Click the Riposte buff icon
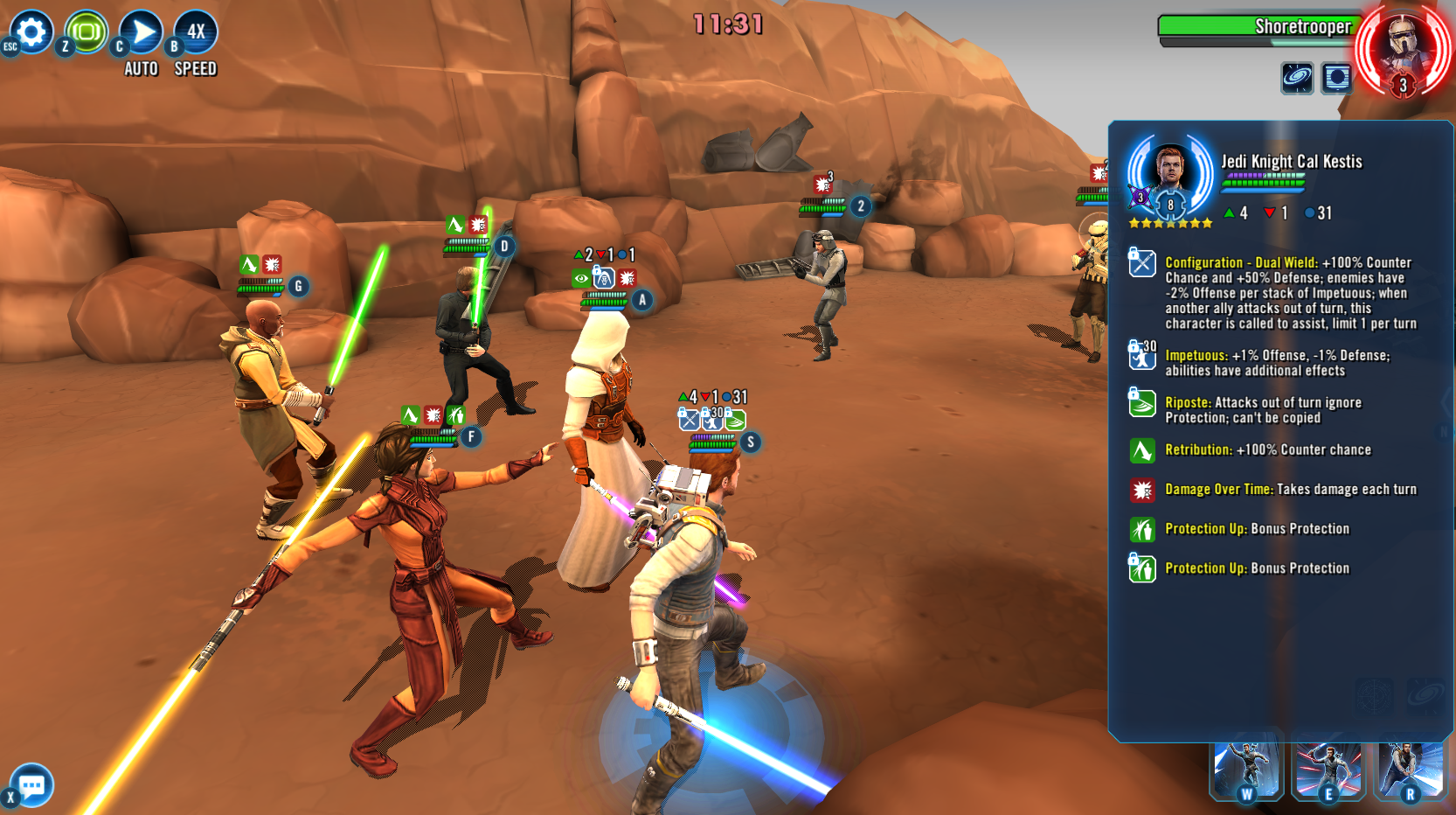 pyautogui.click(x=1141, y=403)
